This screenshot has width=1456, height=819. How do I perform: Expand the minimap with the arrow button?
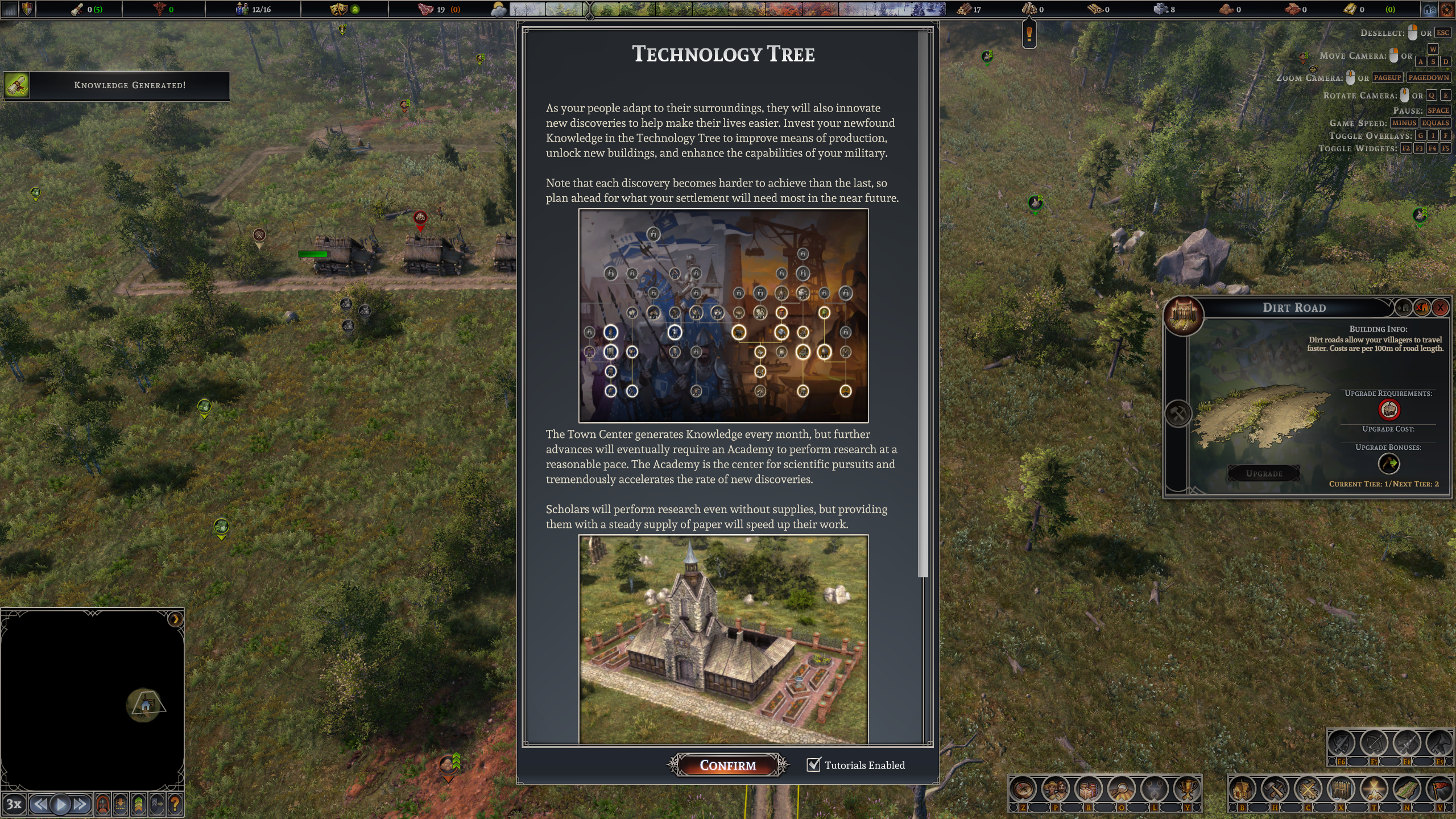point(175,619)
